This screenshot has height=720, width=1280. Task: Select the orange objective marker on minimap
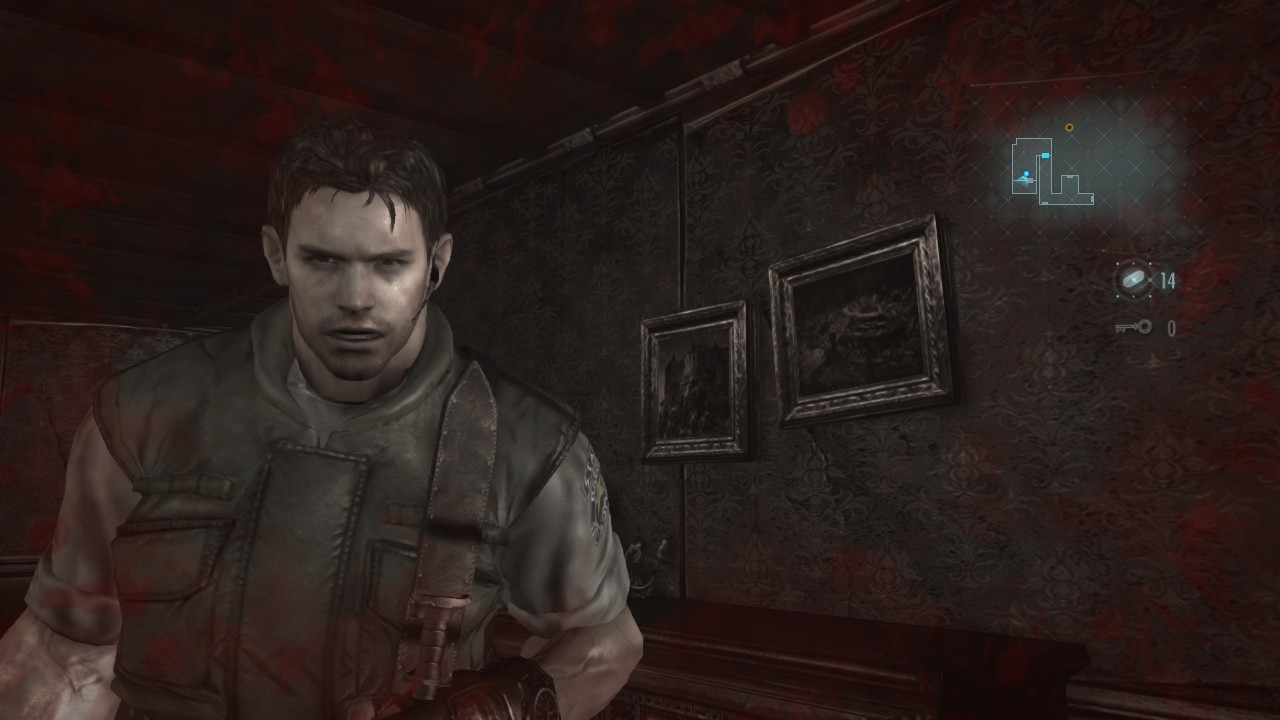pos(1069,128)
